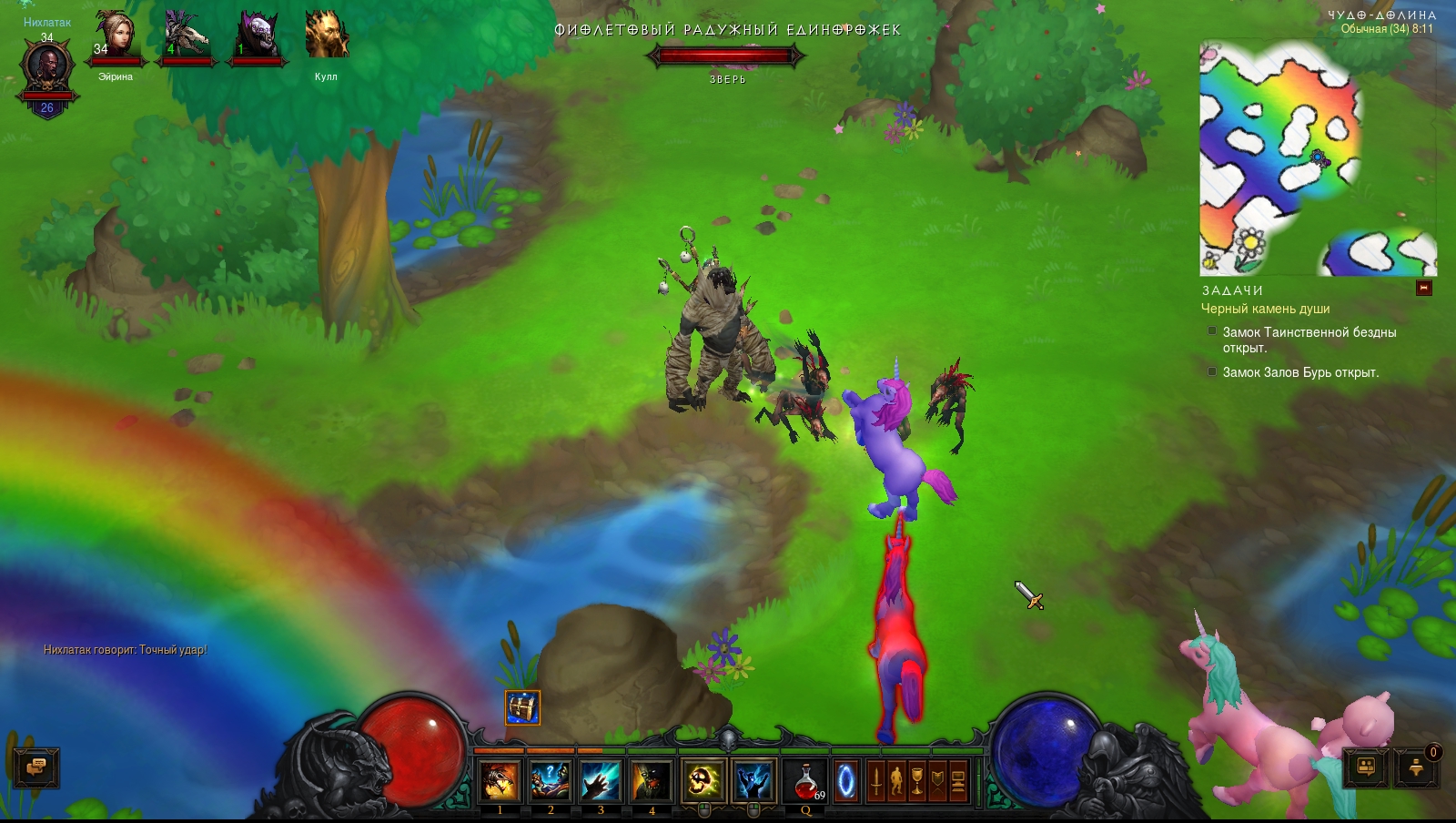Open the golden goblet menu button
The height and width of the screenshot is (823, 1456).
point(917,781)
